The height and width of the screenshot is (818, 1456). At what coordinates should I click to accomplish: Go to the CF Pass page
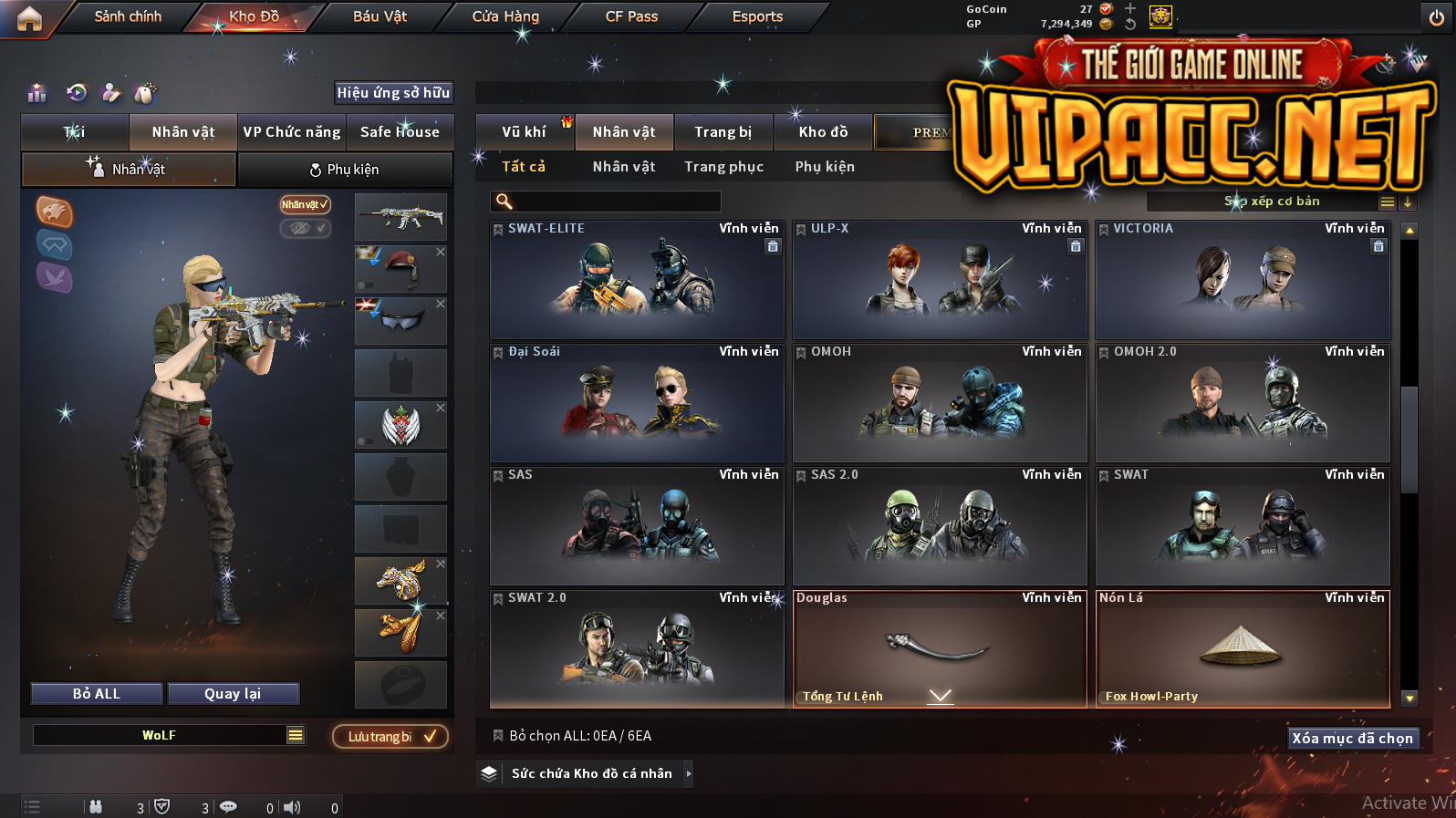click(x=631, y=16)
